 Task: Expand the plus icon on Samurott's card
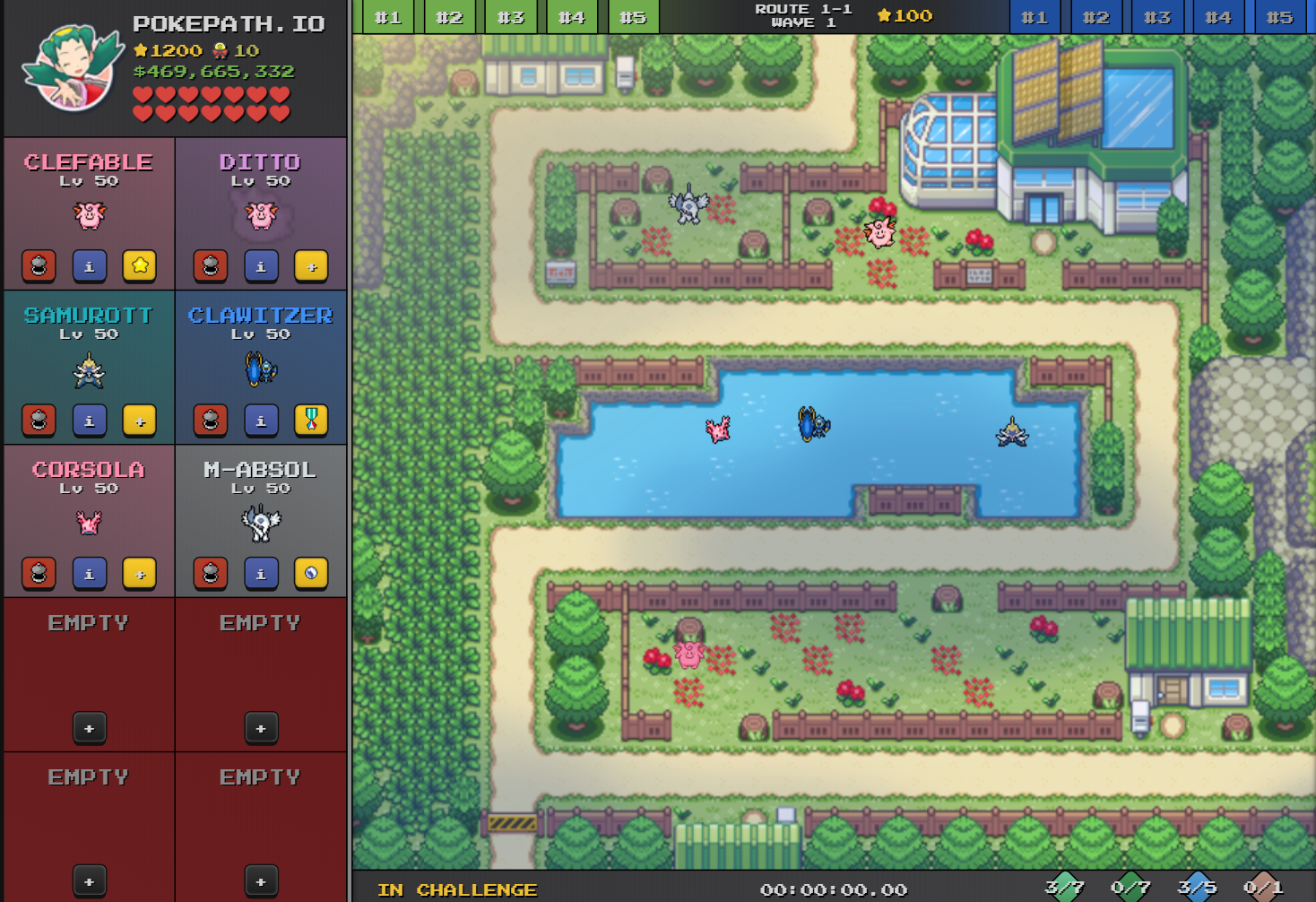tap(140, 420)
